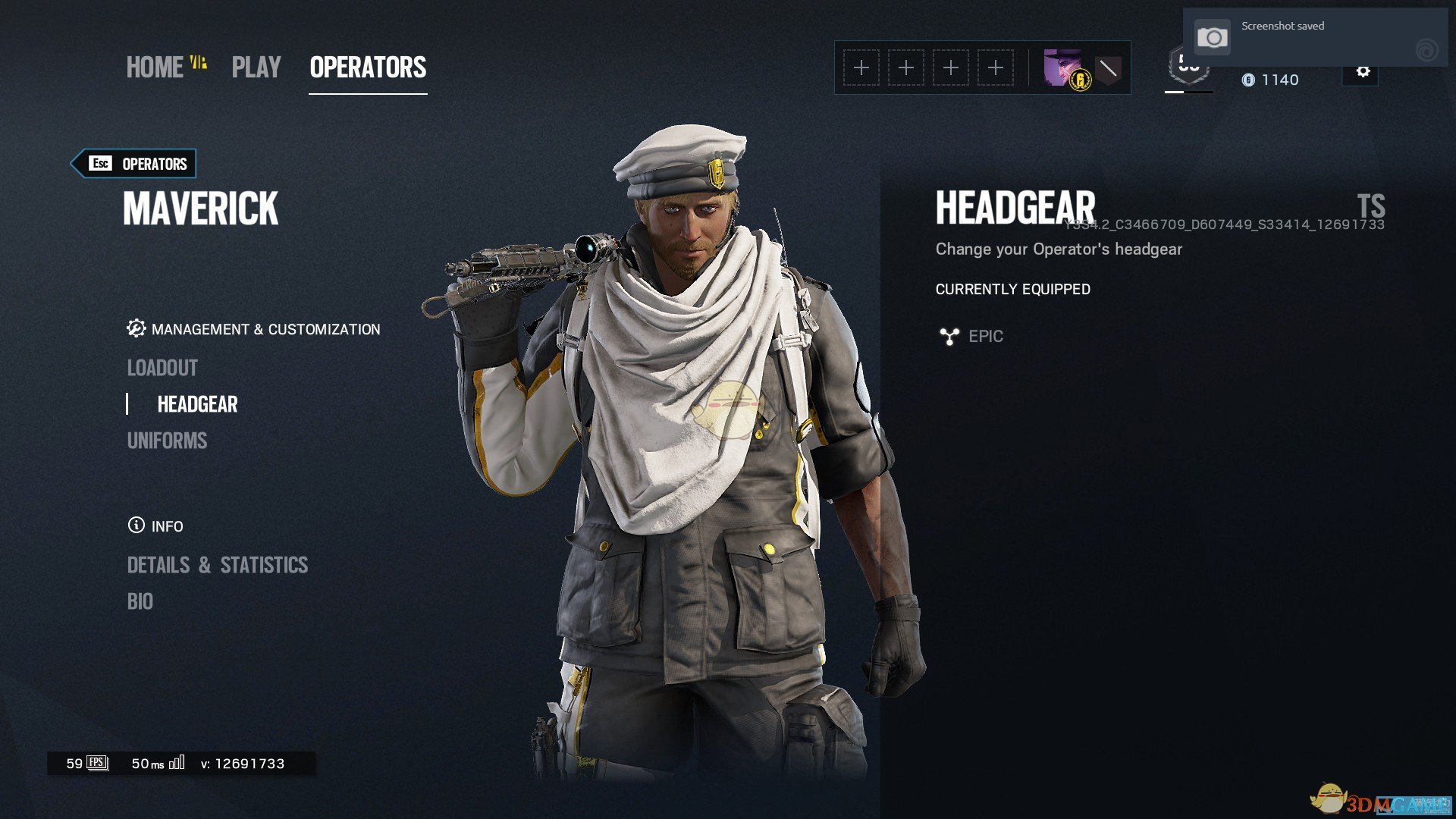View Maverick's BIO
Screen dimensions: 1456x819
tap(140, 601)
